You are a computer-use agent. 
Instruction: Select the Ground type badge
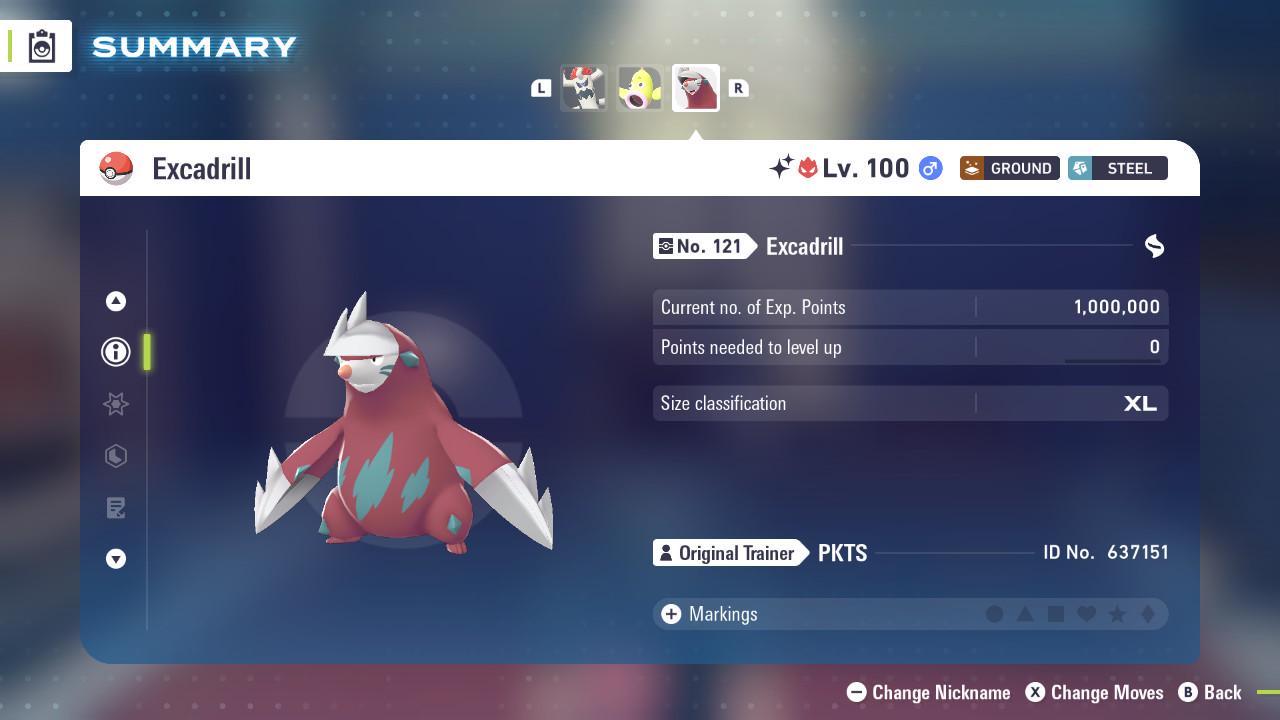point(1010,168)
